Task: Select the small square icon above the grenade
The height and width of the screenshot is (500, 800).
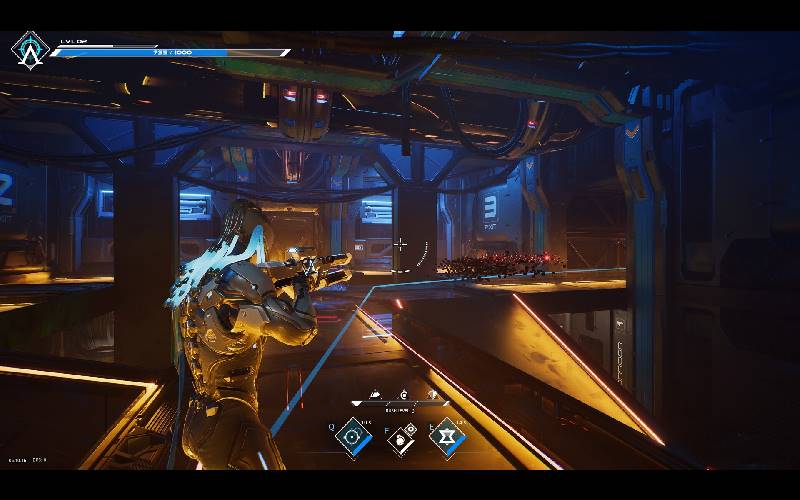Action: point(410,429)
